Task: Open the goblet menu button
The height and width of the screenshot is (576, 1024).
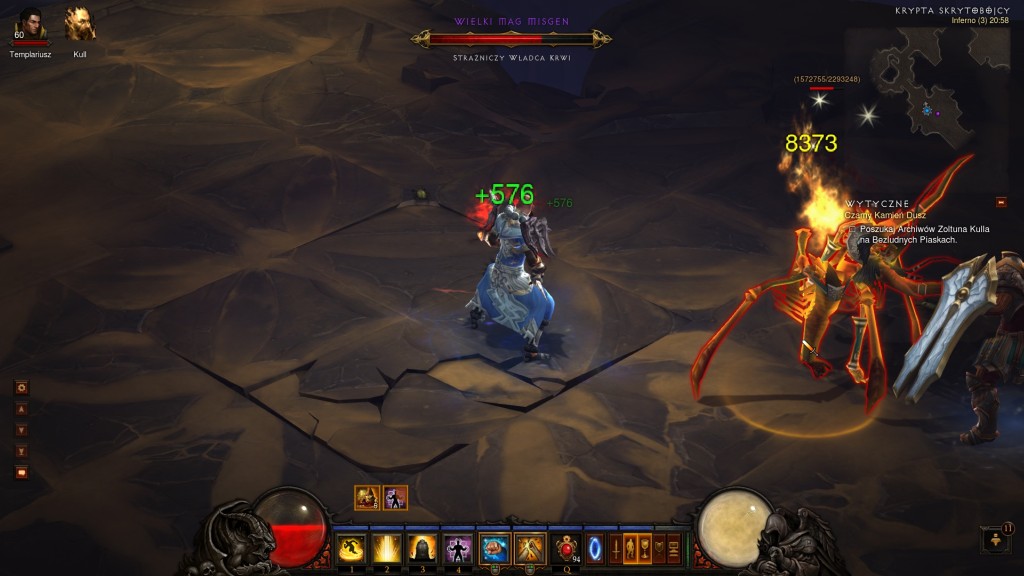Action: pyautogui.click(x=646, y=548)
